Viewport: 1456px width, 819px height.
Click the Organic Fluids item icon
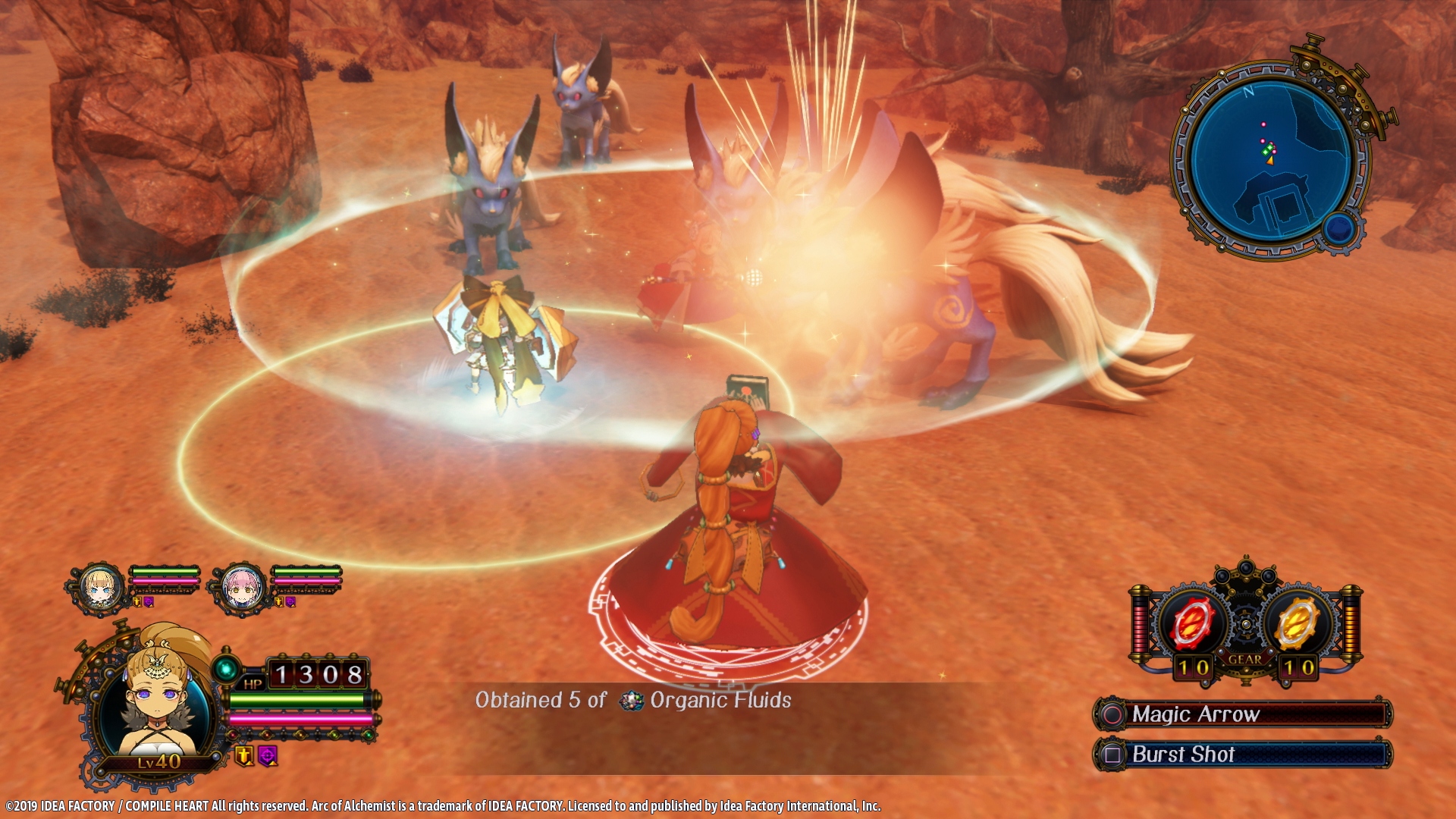[631, 701]
